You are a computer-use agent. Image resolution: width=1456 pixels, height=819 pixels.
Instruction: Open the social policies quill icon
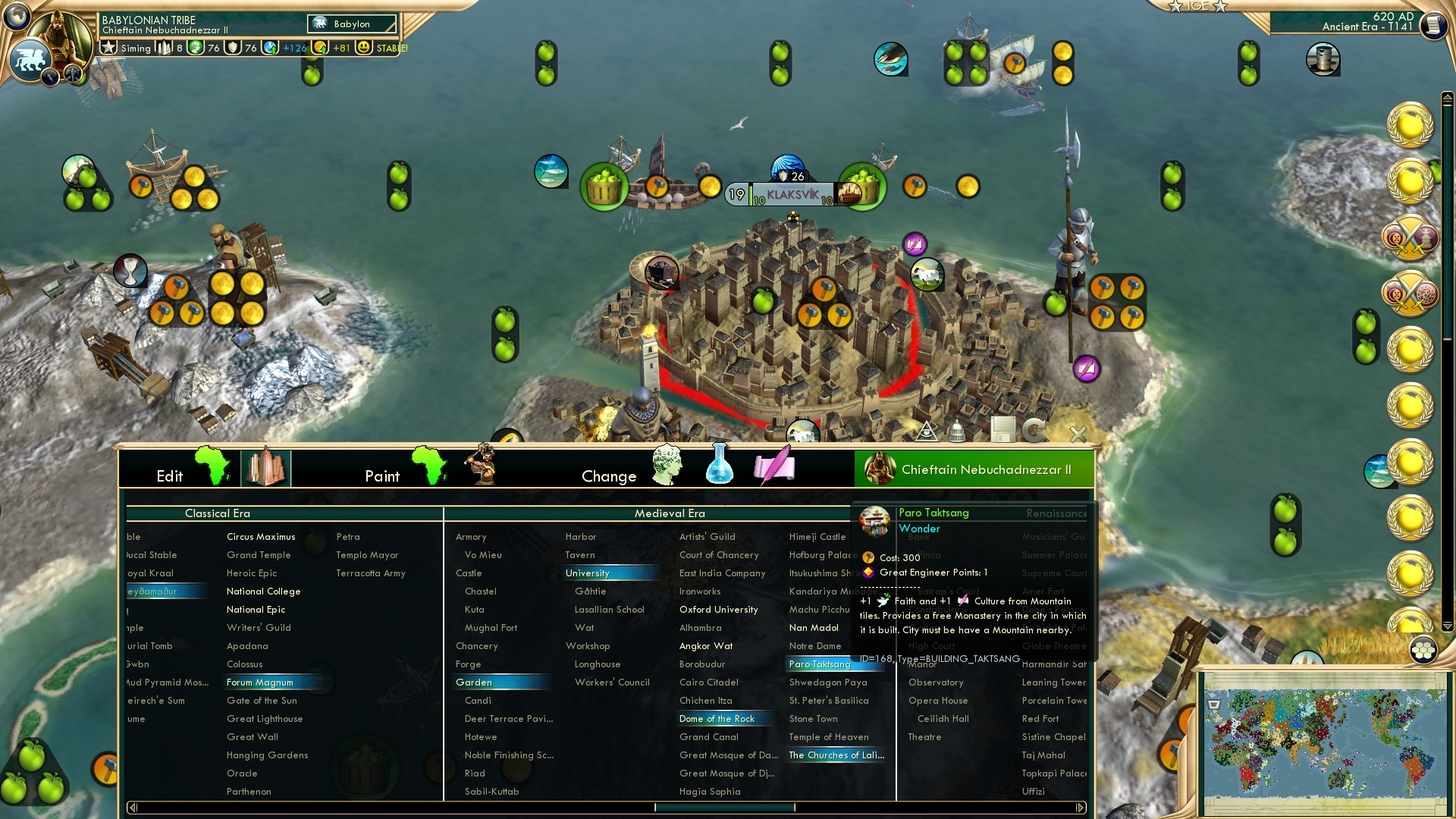pos(773,466)
